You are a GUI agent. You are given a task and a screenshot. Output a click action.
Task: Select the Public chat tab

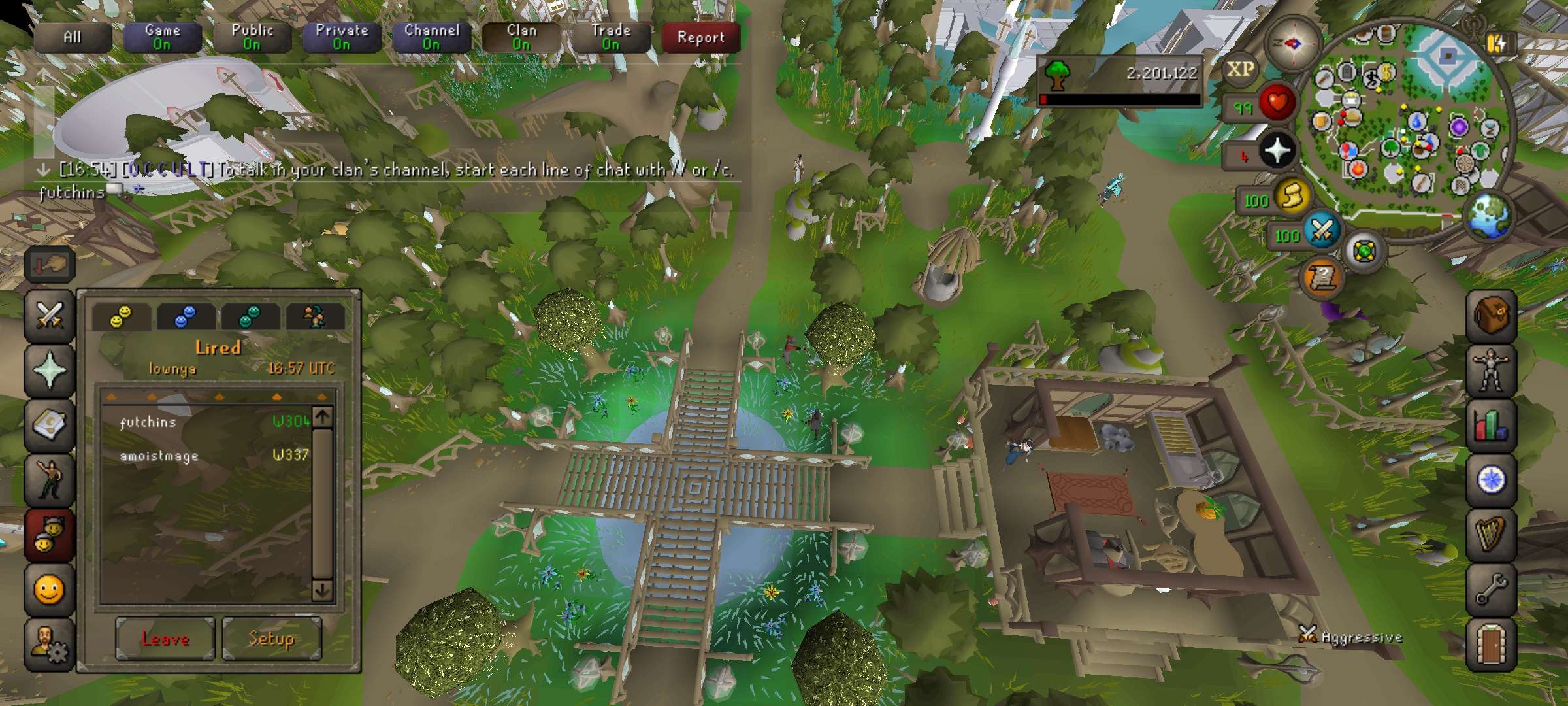pos(252,37)
